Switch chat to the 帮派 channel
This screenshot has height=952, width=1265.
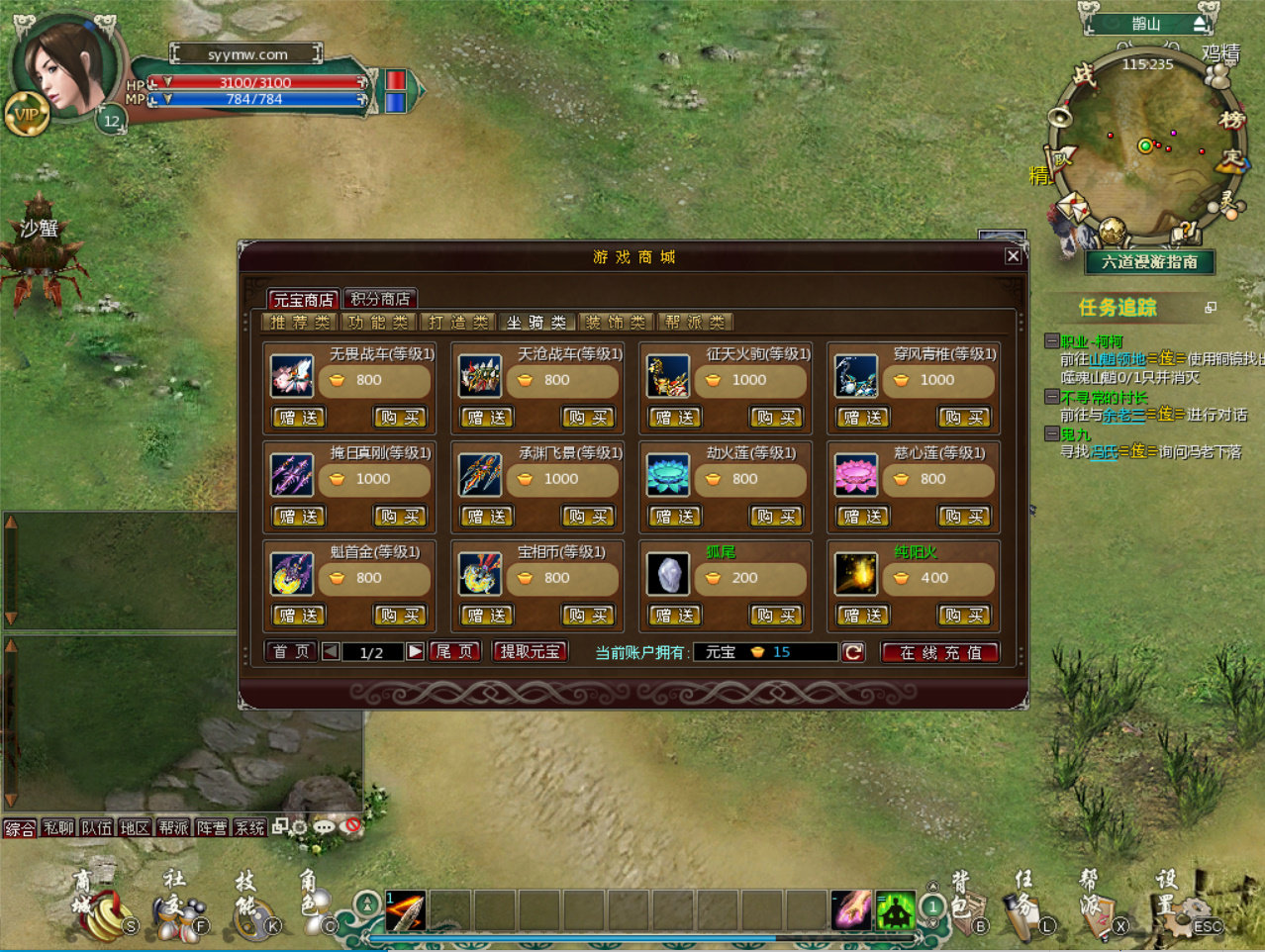[x=173, y=827]
